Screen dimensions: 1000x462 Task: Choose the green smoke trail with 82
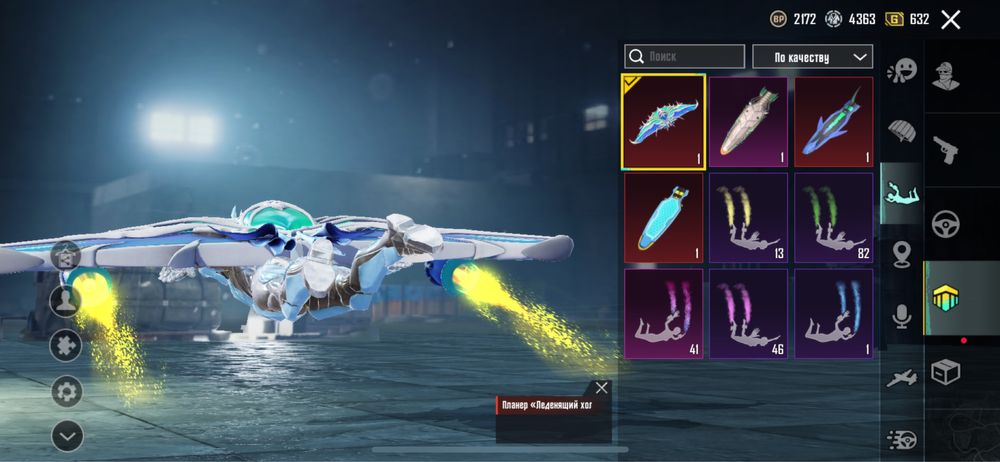click(833, 217)
